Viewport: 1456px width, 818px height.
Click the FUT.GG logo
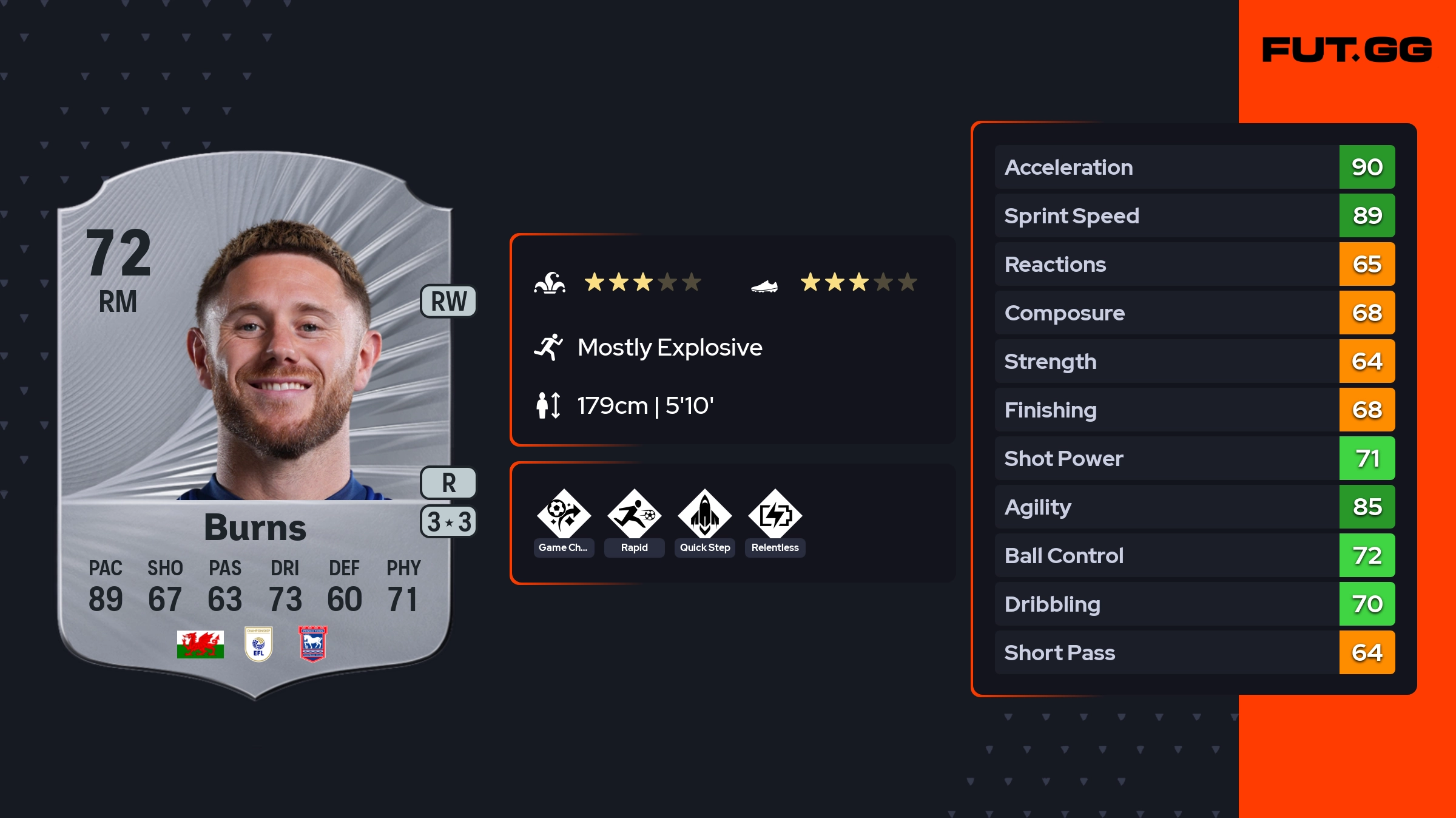[1347, 50]
